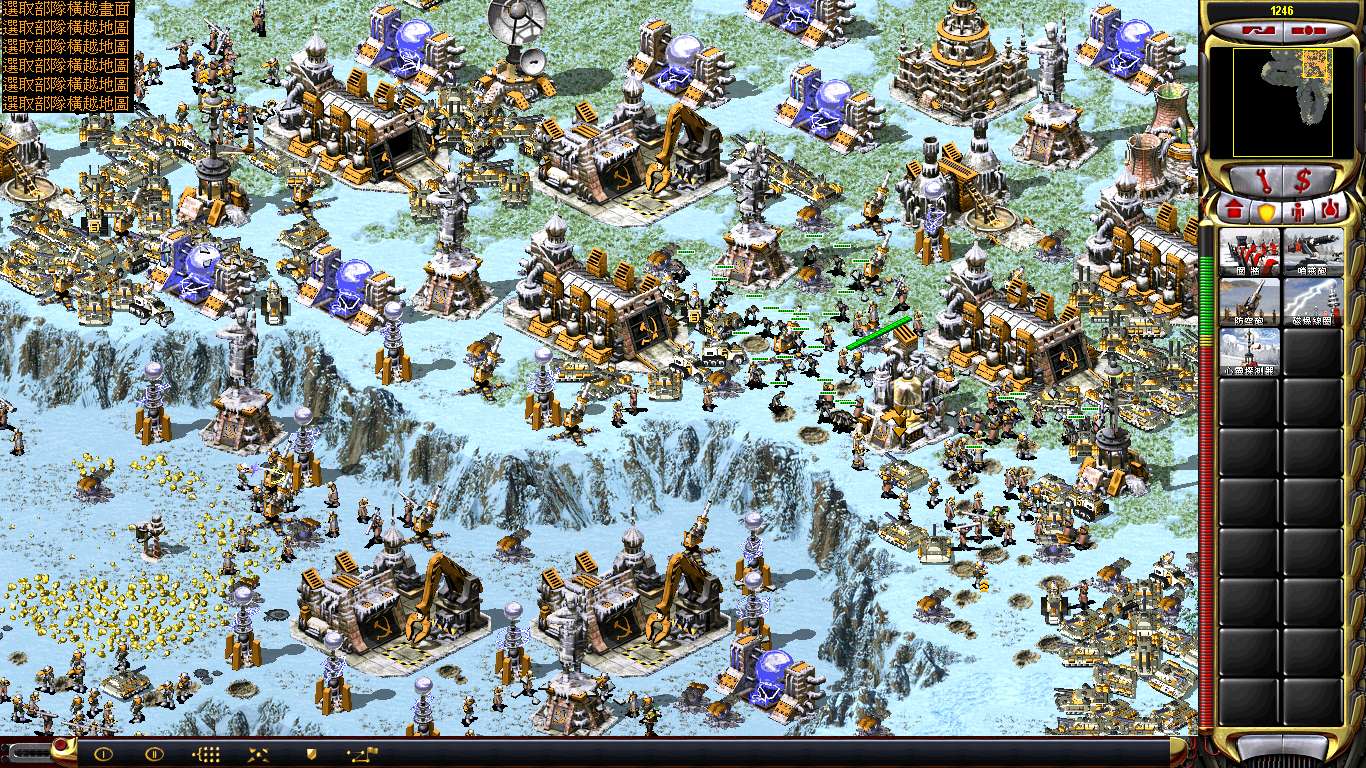Switch to the structures build tab
1366x768 pixels.
(x=1233, y=211)
